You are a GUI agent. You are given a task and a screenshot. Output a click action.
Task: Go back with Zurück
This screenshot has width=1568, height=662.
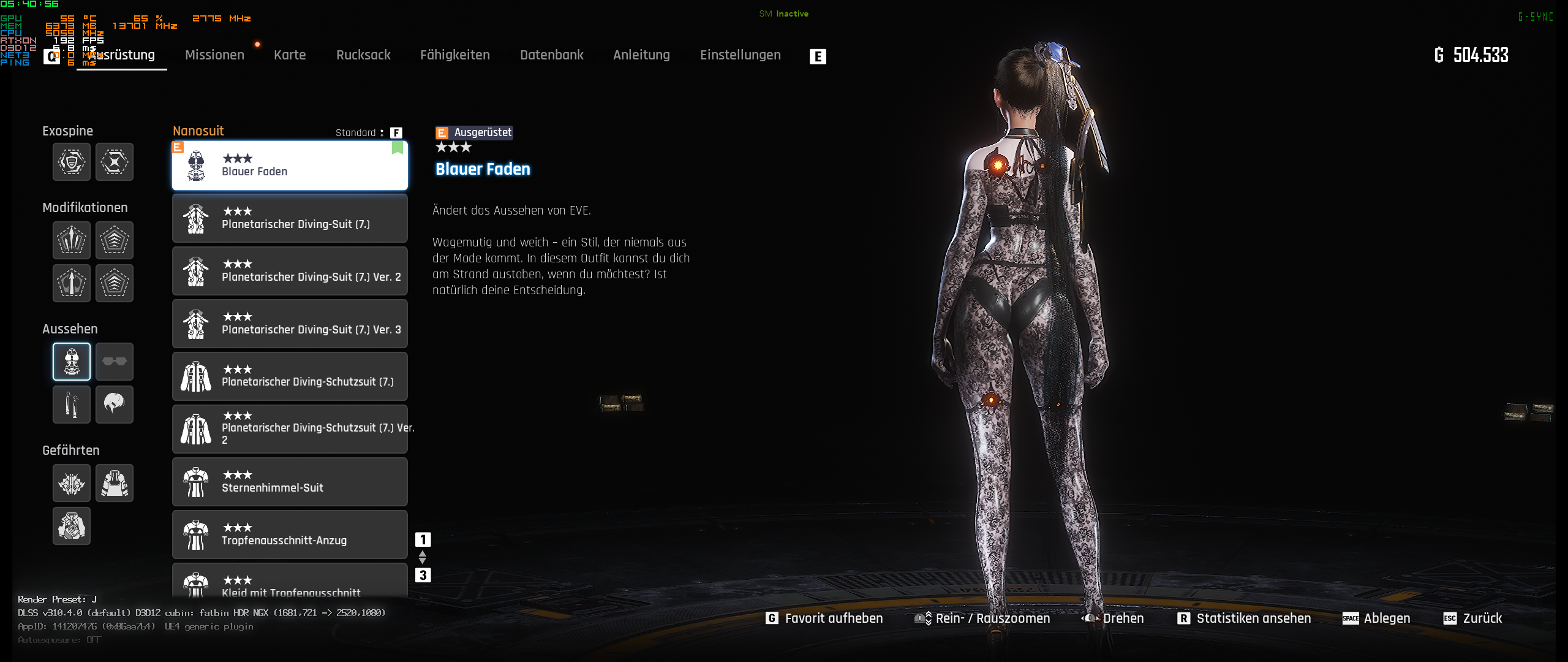coord(1473,618)
